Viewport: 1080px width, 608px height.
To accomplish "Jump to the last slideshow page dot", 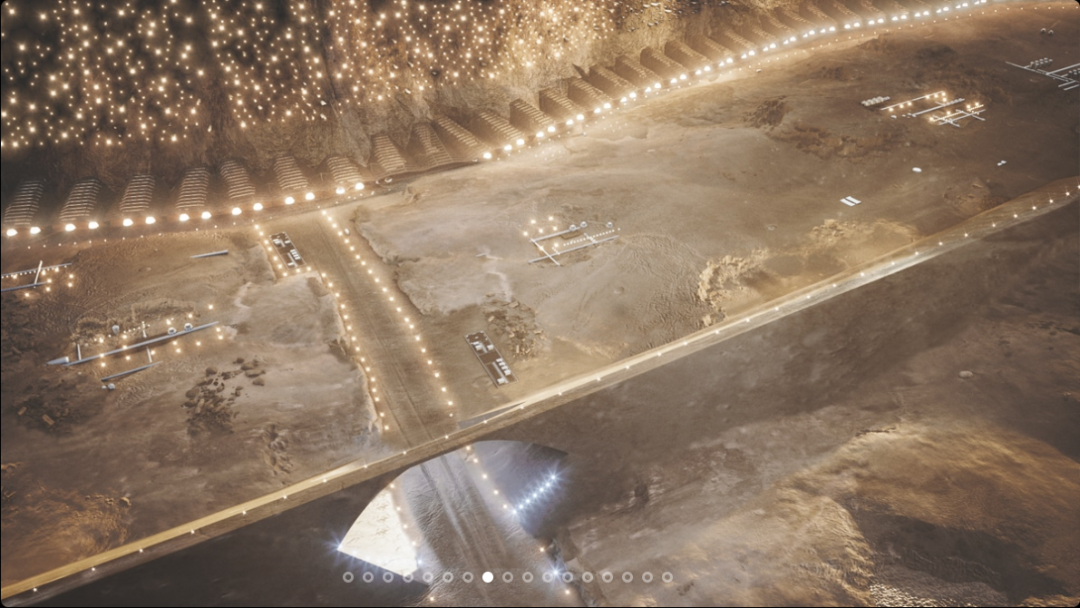I will pyautogui.click(x=667, y=577).
